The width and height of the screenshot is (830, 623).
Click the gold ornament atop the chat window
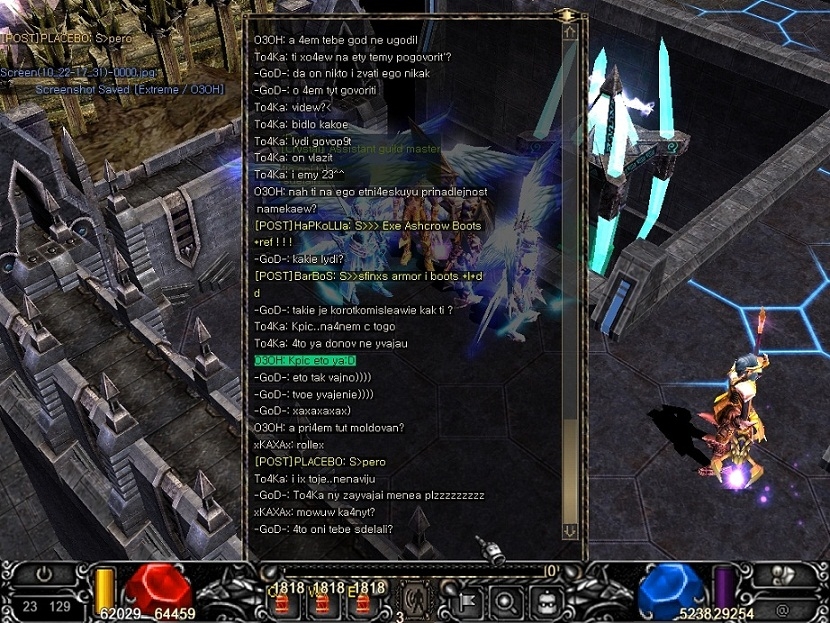pos(567,15)
